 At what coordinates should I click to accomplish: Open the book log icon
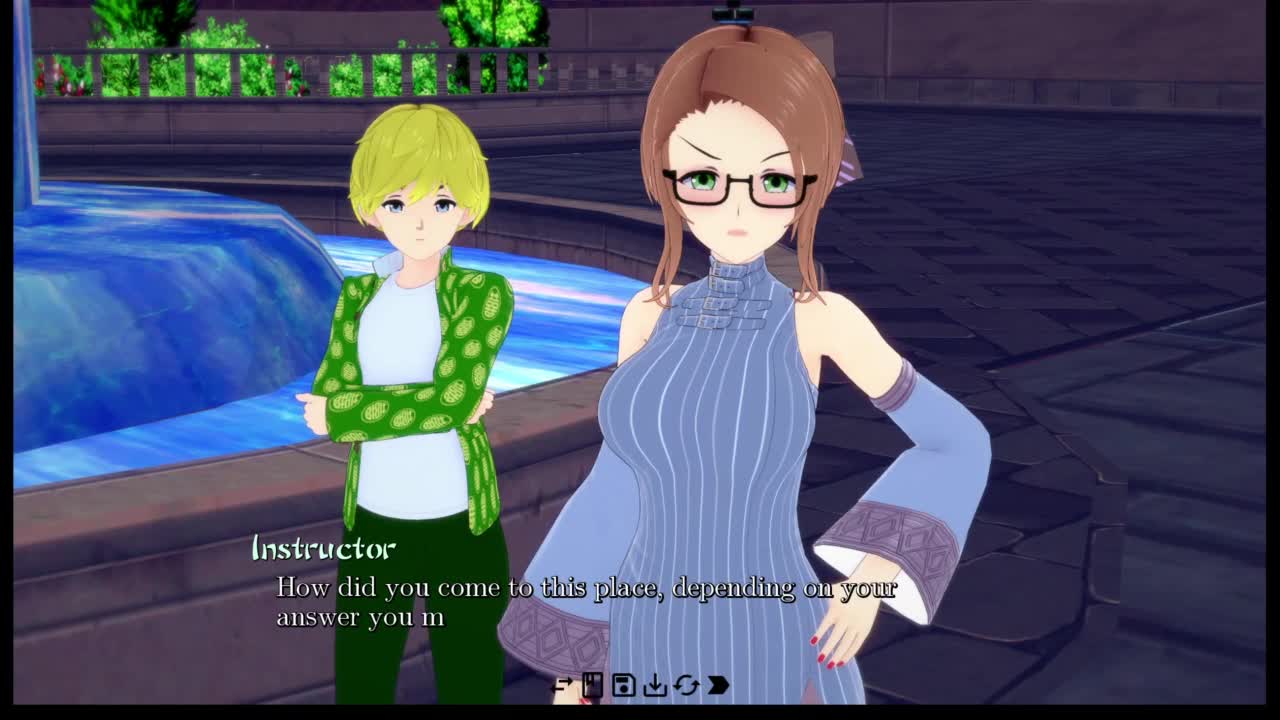(592, 685)
